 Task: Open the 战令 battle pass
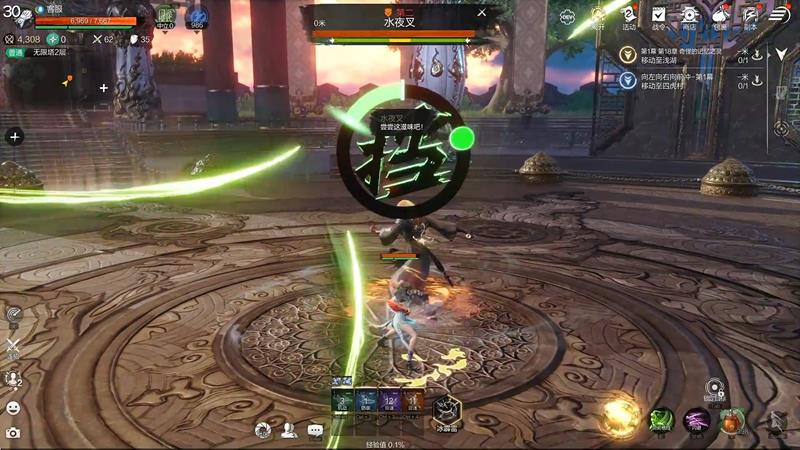click(x=659, y=17)
